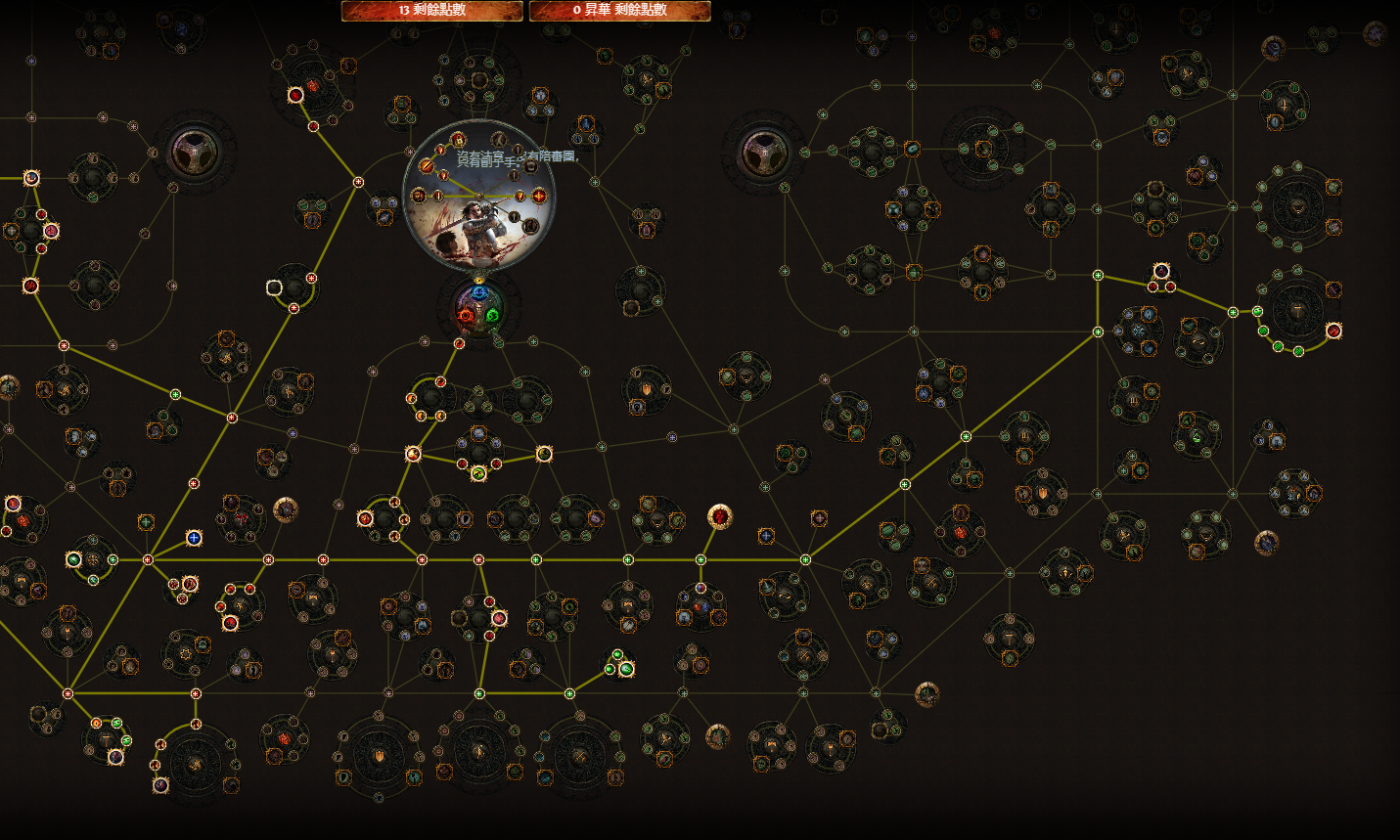Select the notable above the two small red nodes
The width and height of the screenshot is (1400, 840).
point(1161,271)
